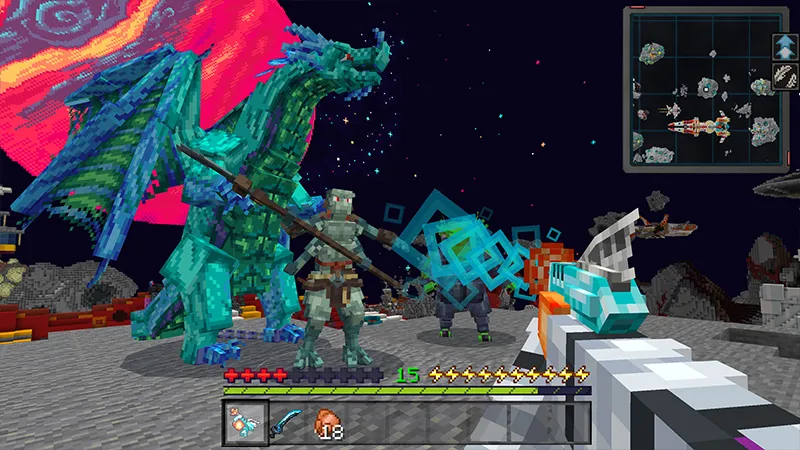The height and width of the screenshot is (450, 800).
Task: Click the blue double-arrow status icon
Action: (784, 45)
